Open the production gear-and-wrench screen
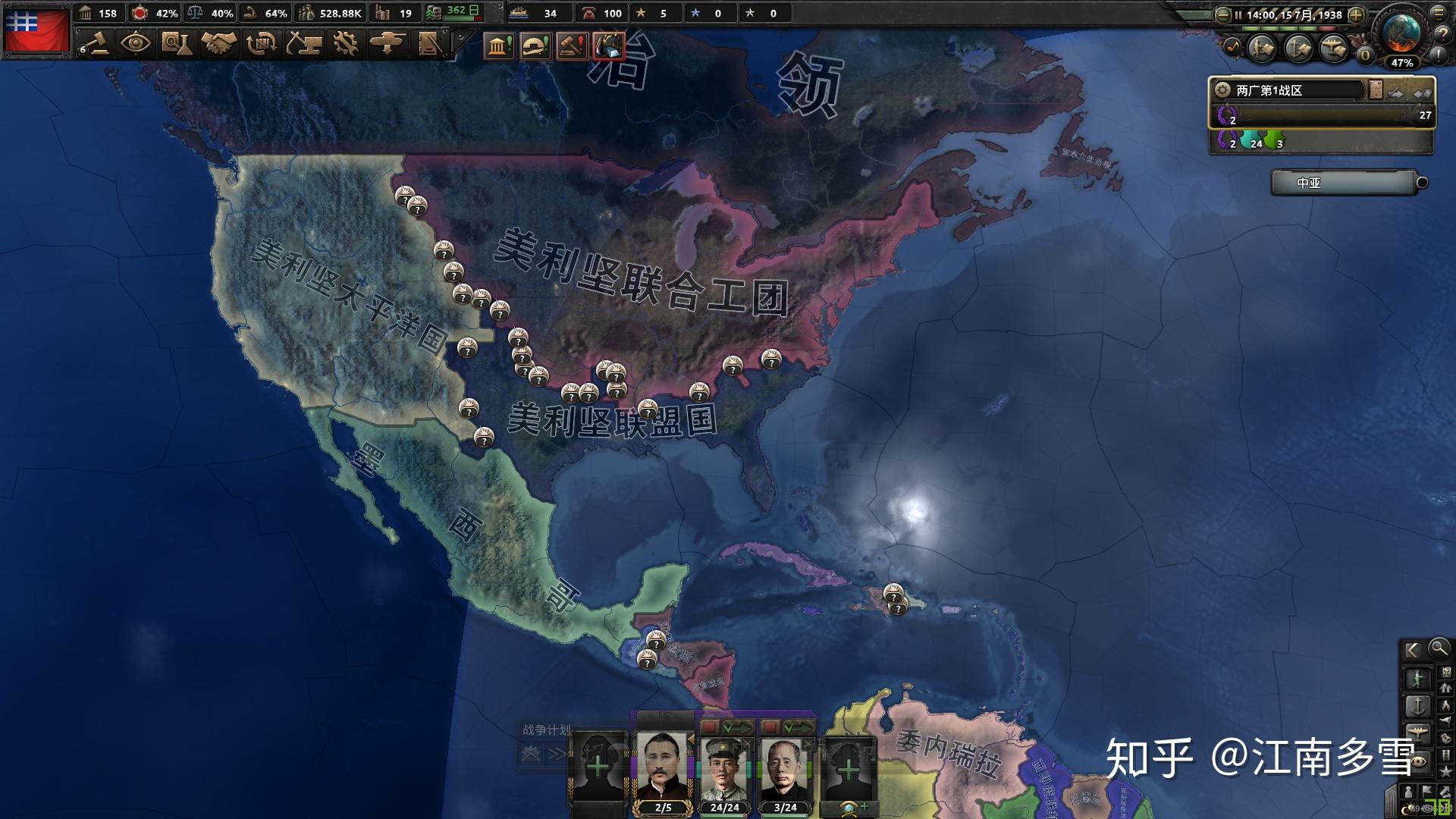Viewport: 1456px width, 819px height. coord(346,43)
